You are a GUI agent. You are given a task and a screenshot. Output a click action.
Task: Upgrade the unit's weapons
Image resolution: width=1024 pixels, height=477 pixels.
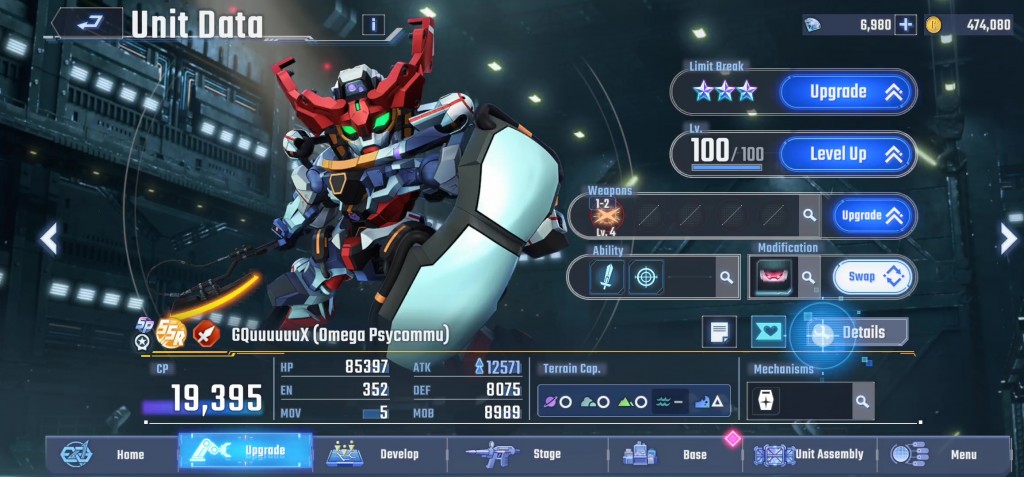click(x=868, y=215)
